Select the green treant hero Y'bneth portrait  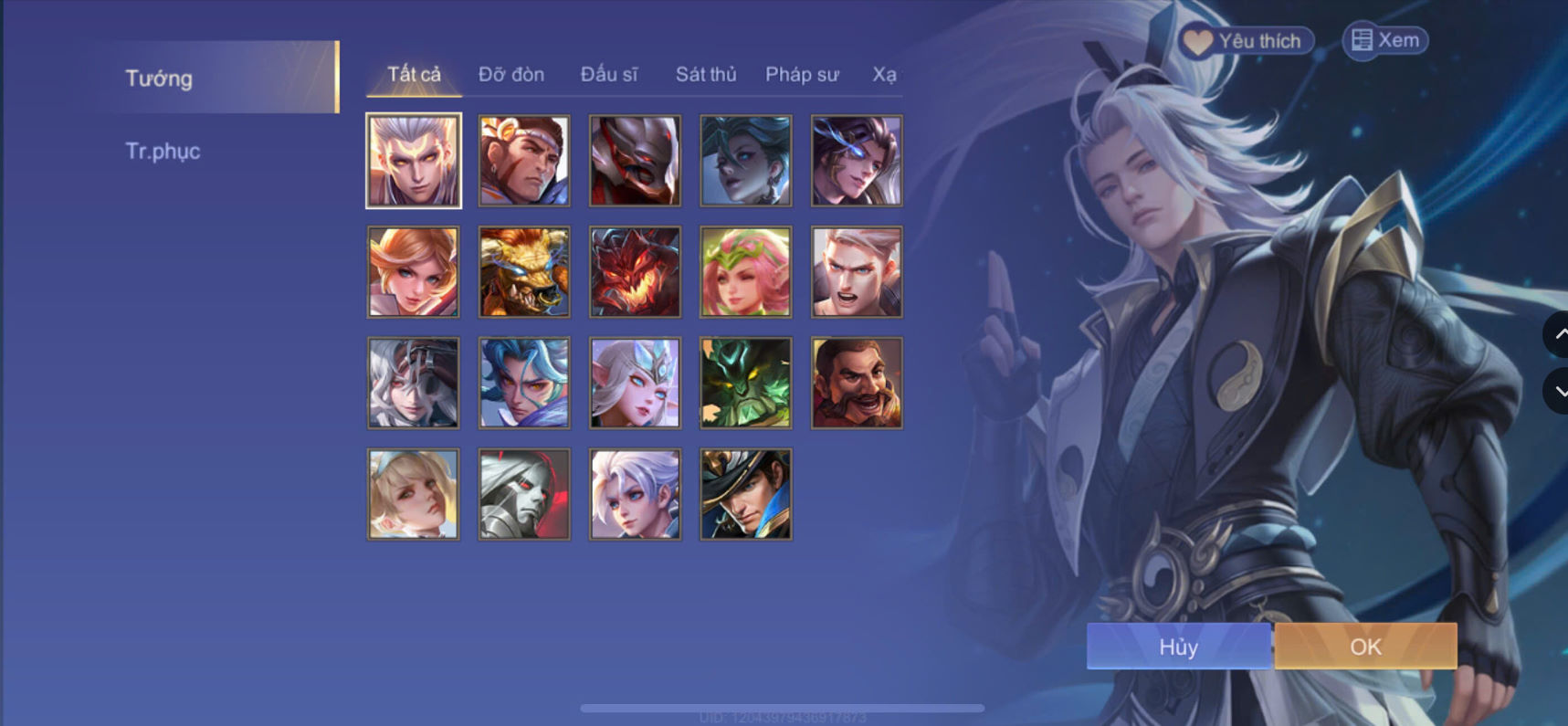point(745,383)
